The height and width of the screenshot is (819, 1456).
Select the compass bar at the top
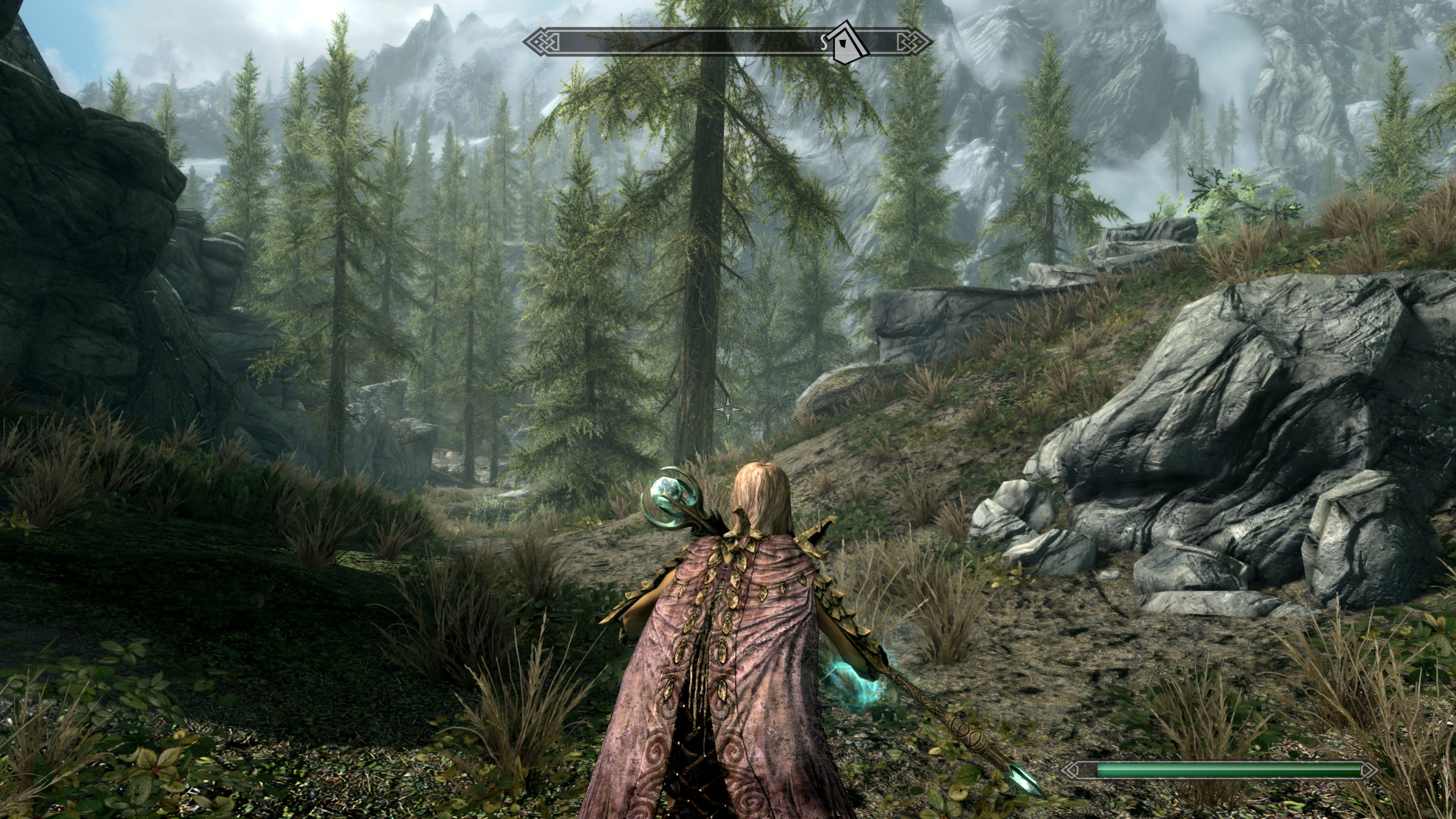[x=626, y=42]
